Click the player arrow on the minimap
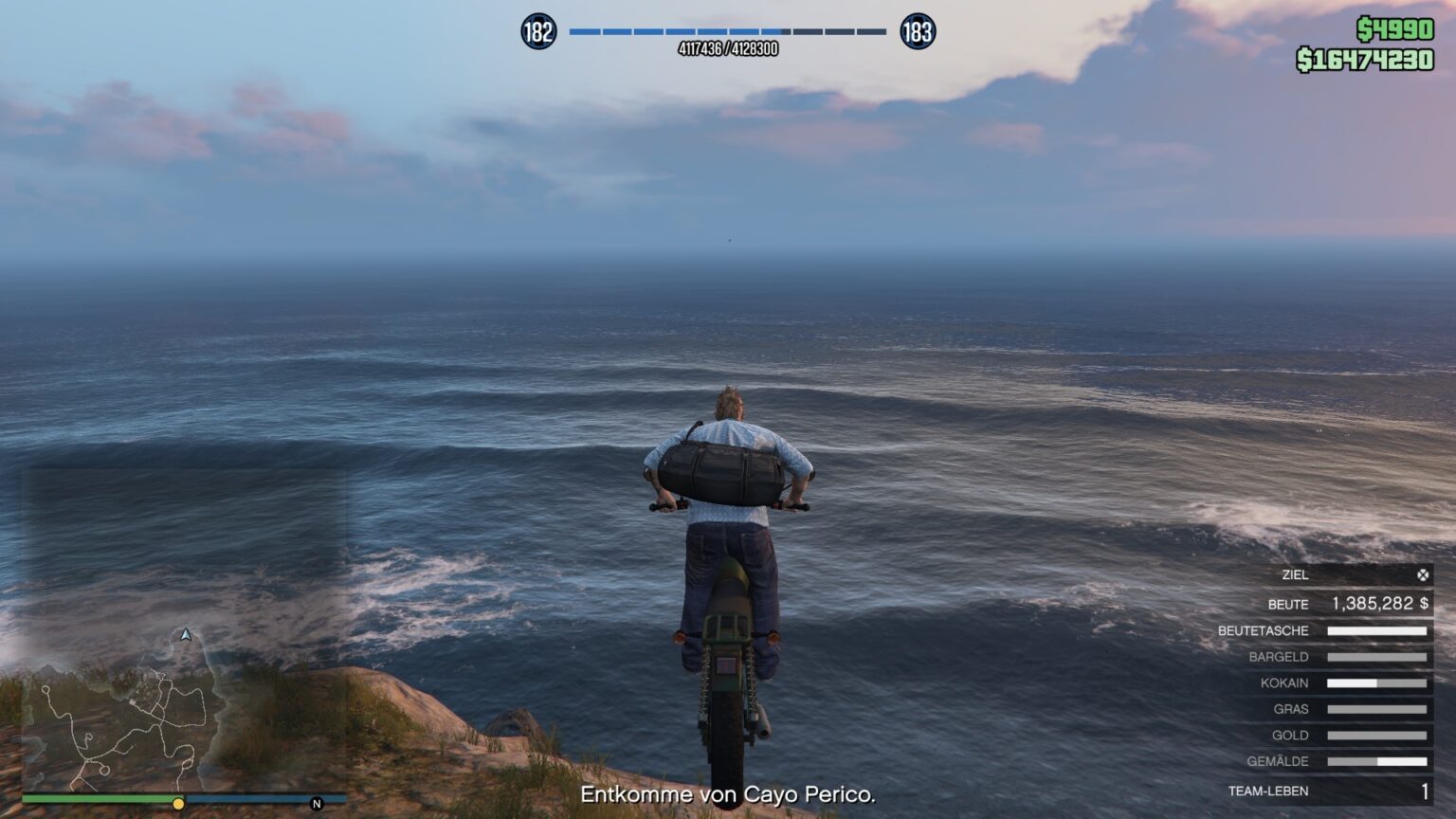1456x819 pixels. pos(186,634)
